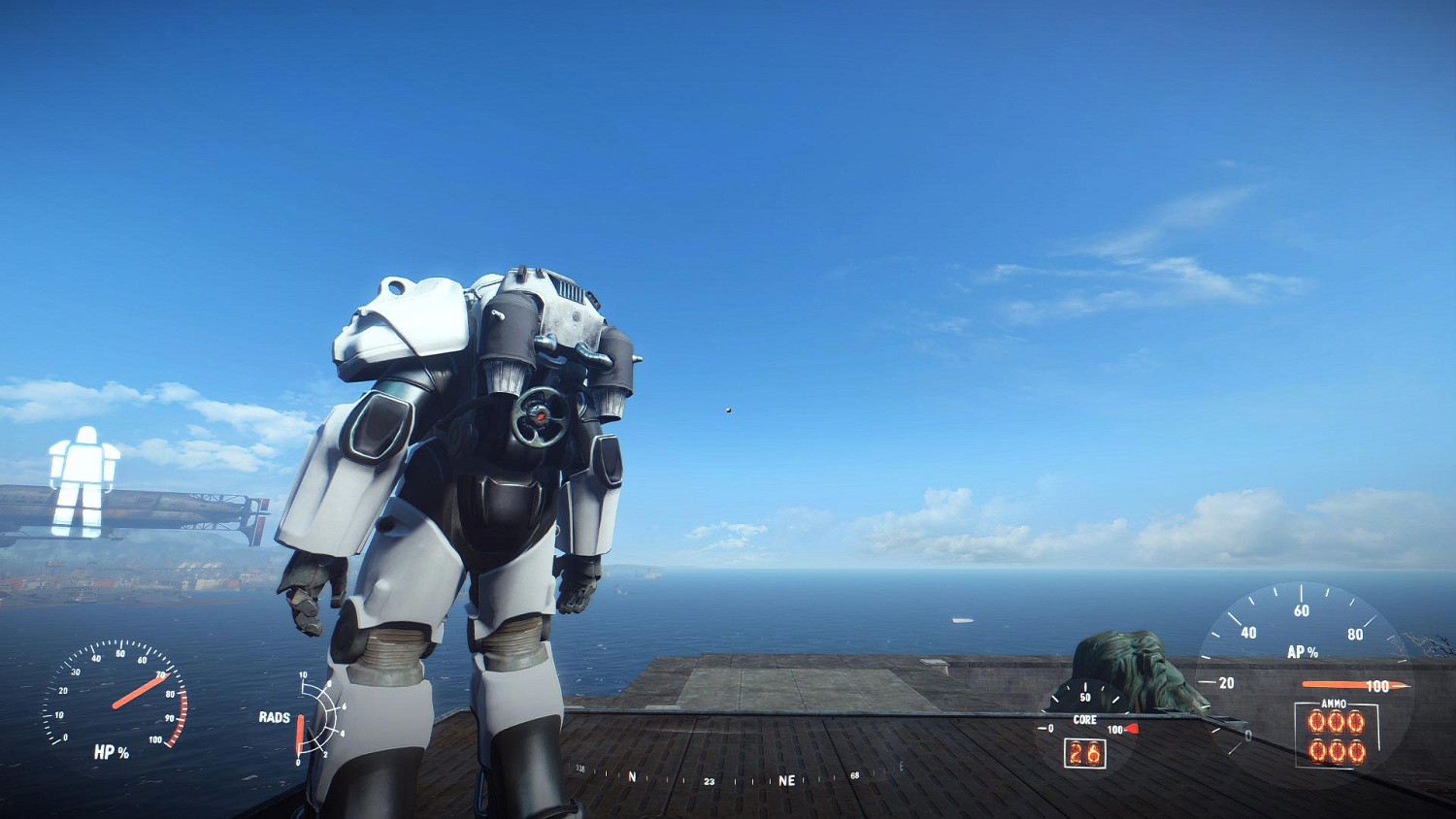
Task: Select the NE marker on the compass
Action: tap(788, 779)
